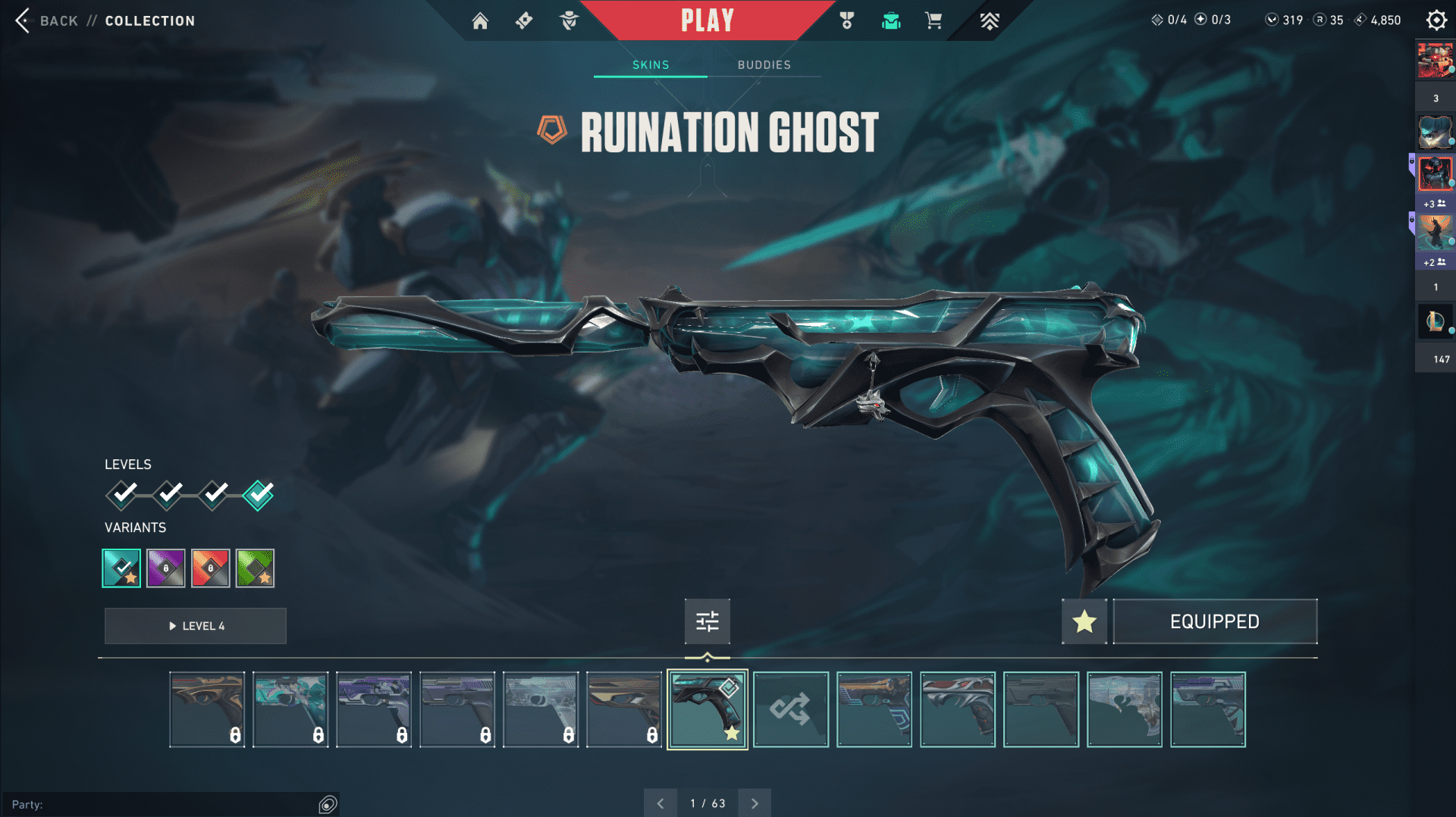Choose the random skin shuffle tile
The image size is (1456, 817).
coord(790,709)
